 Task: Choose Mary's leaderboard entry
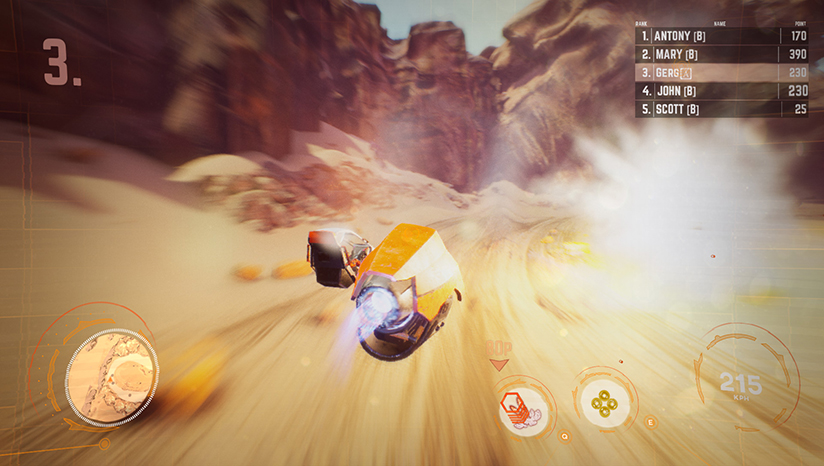click(723, 54)
